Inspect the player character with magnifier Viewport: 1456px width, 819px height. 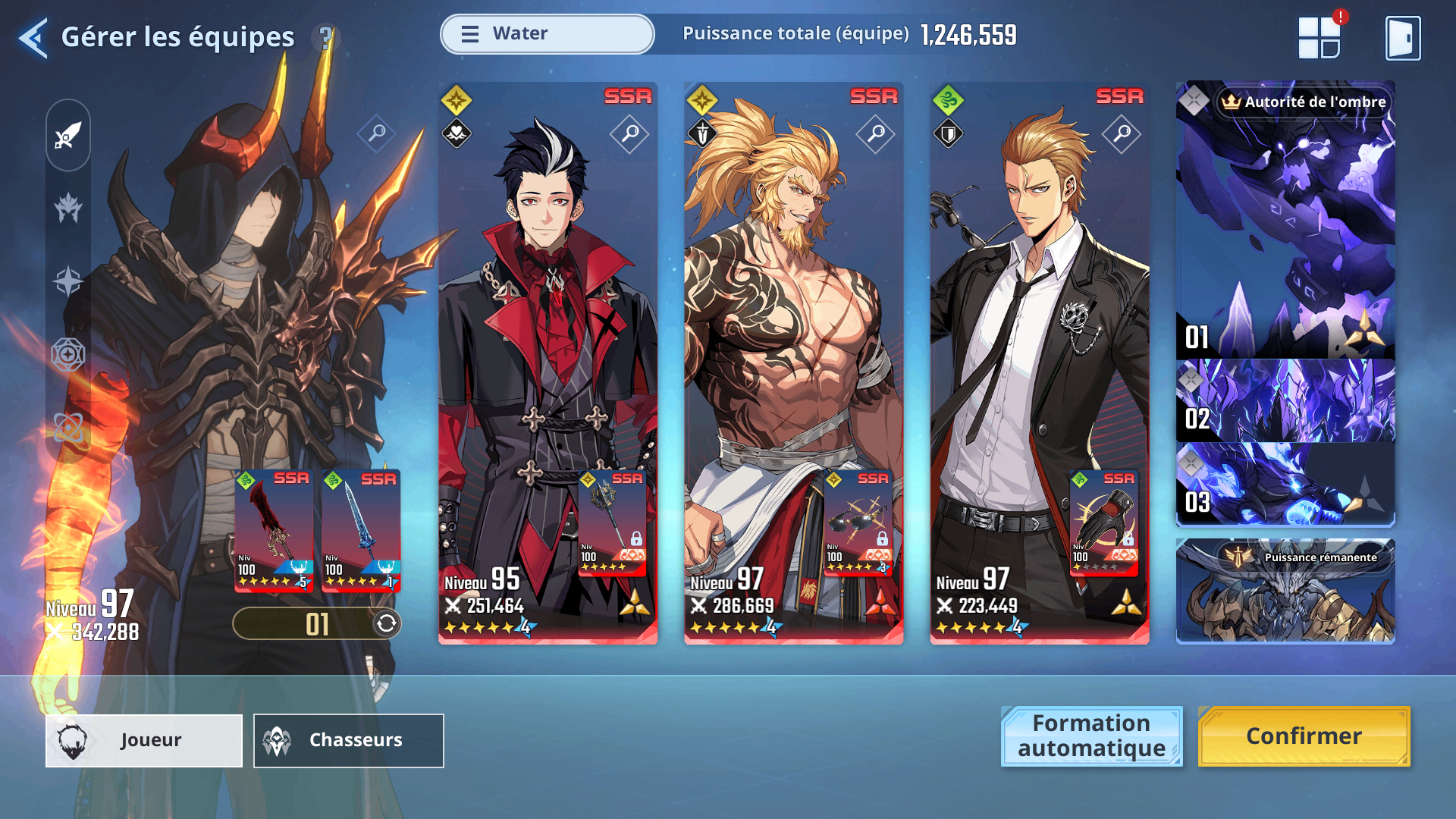[x=377, y=134]
